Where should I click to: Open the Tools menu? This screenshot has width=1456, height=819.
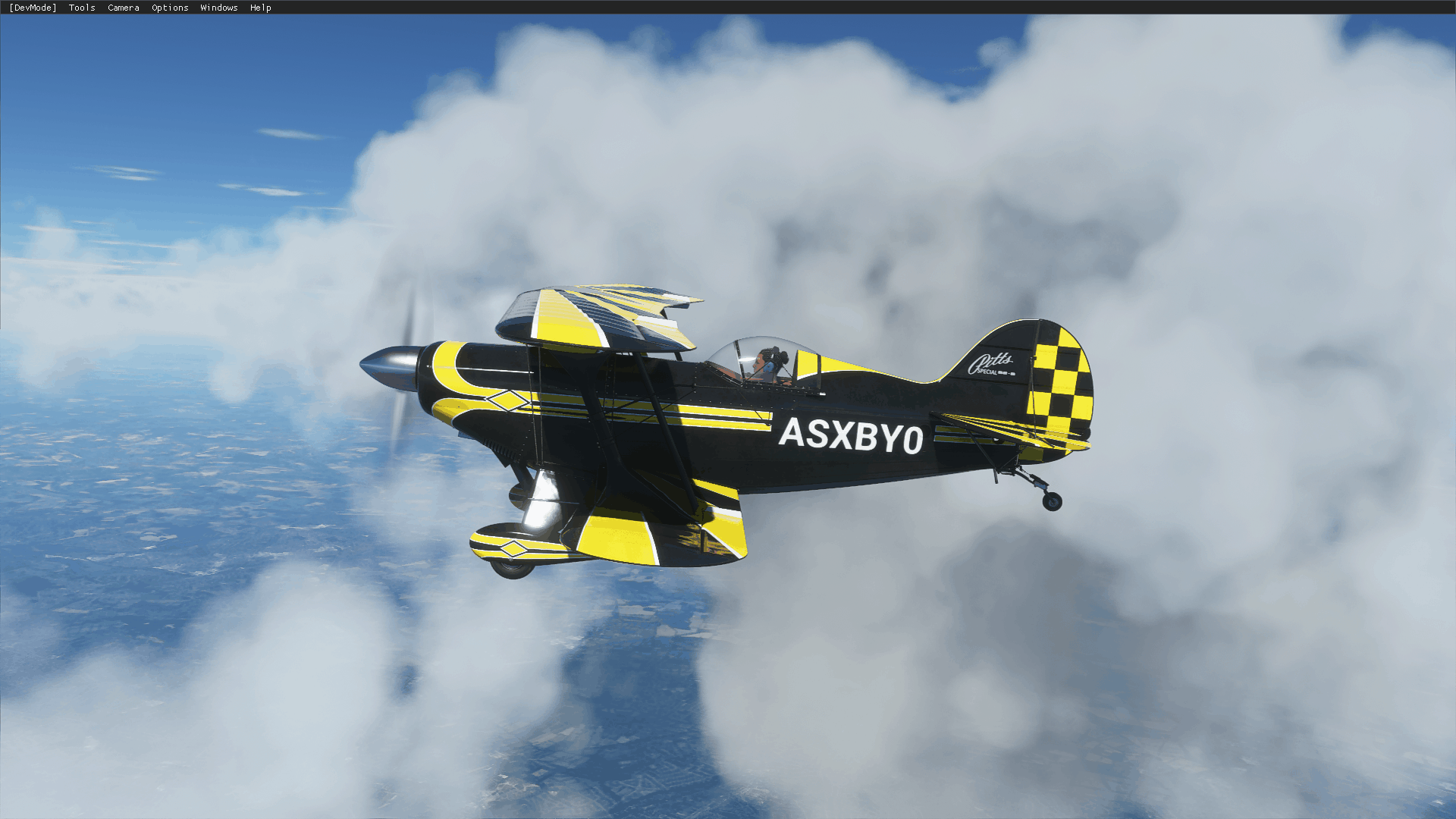coord(80,8)
